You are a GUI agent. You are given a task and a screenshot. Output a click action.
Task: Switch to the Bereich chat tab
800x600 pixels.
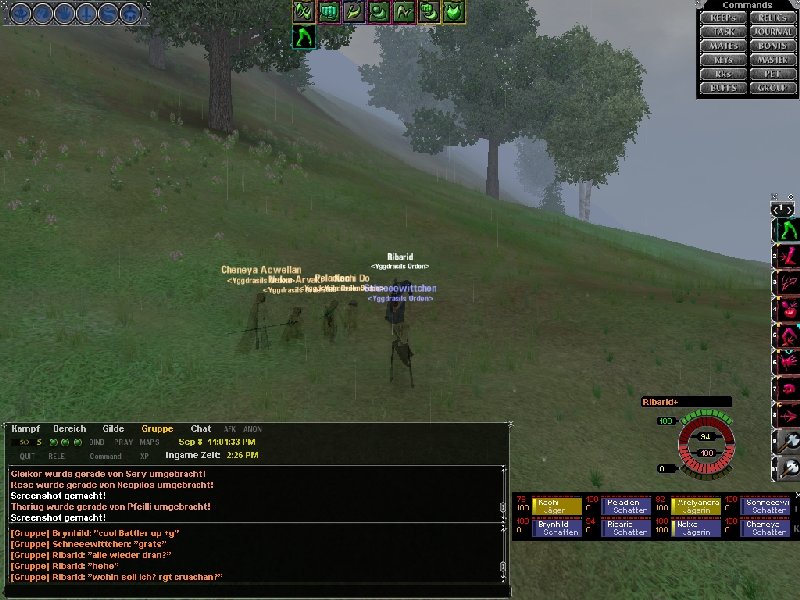click(x=69, y=429)
